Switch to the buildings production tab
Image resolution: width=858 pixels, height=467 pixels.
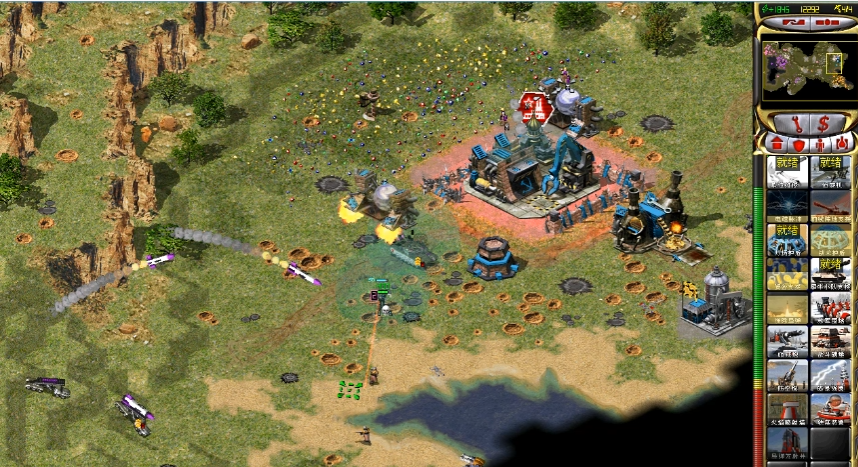772,143
